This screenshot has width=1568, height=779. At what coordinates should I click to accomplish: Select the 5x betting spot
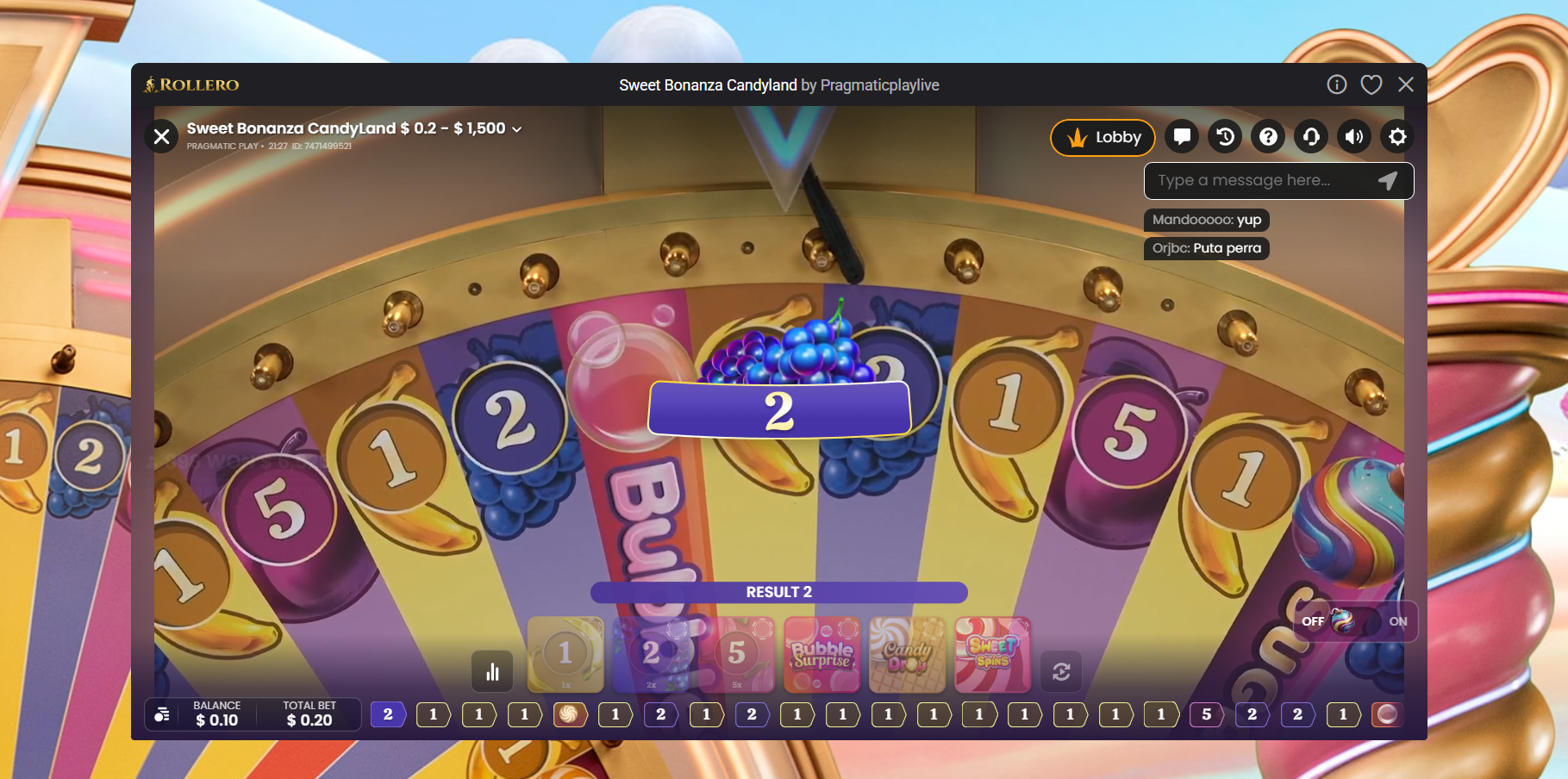[x=735, y=655]
